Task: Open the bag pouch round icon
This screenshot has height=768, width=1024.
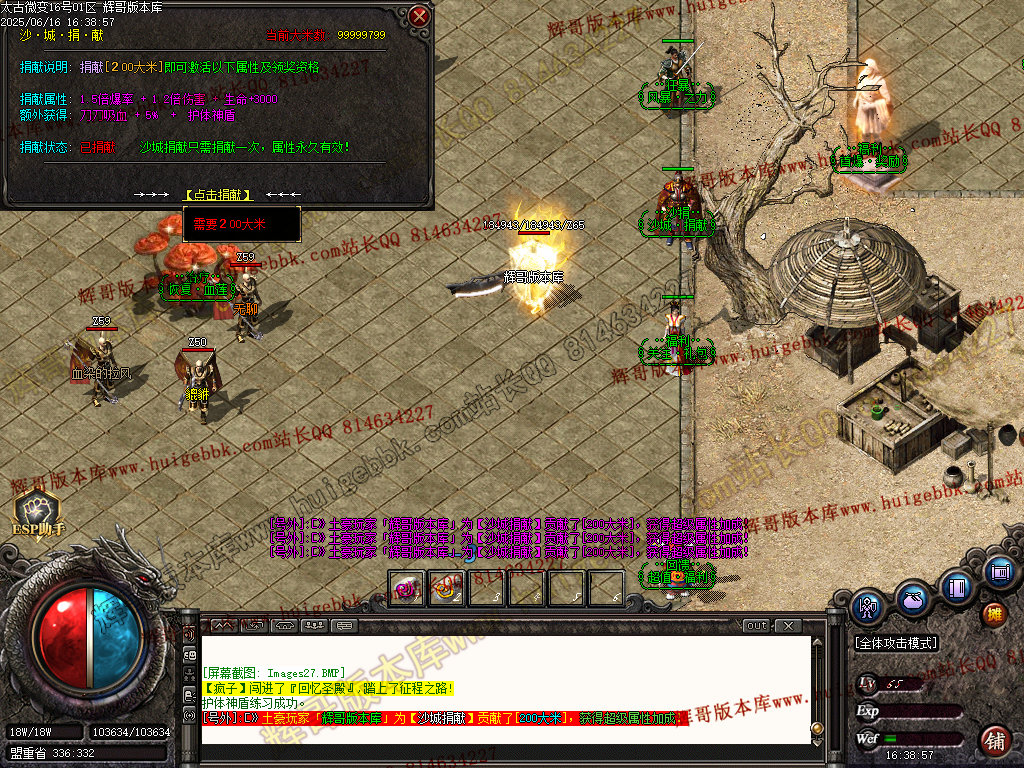Action: (x=913, y=599)
